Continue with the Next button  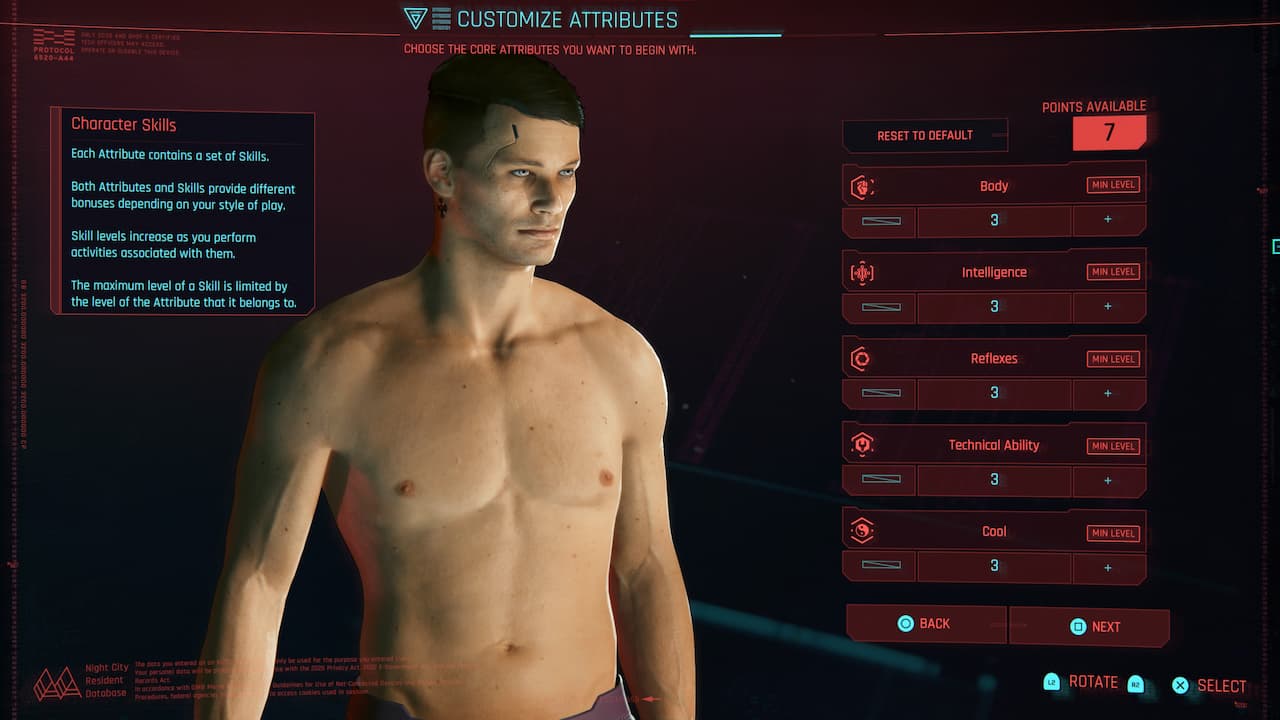pyautogui.click(x=1090, y=627)
